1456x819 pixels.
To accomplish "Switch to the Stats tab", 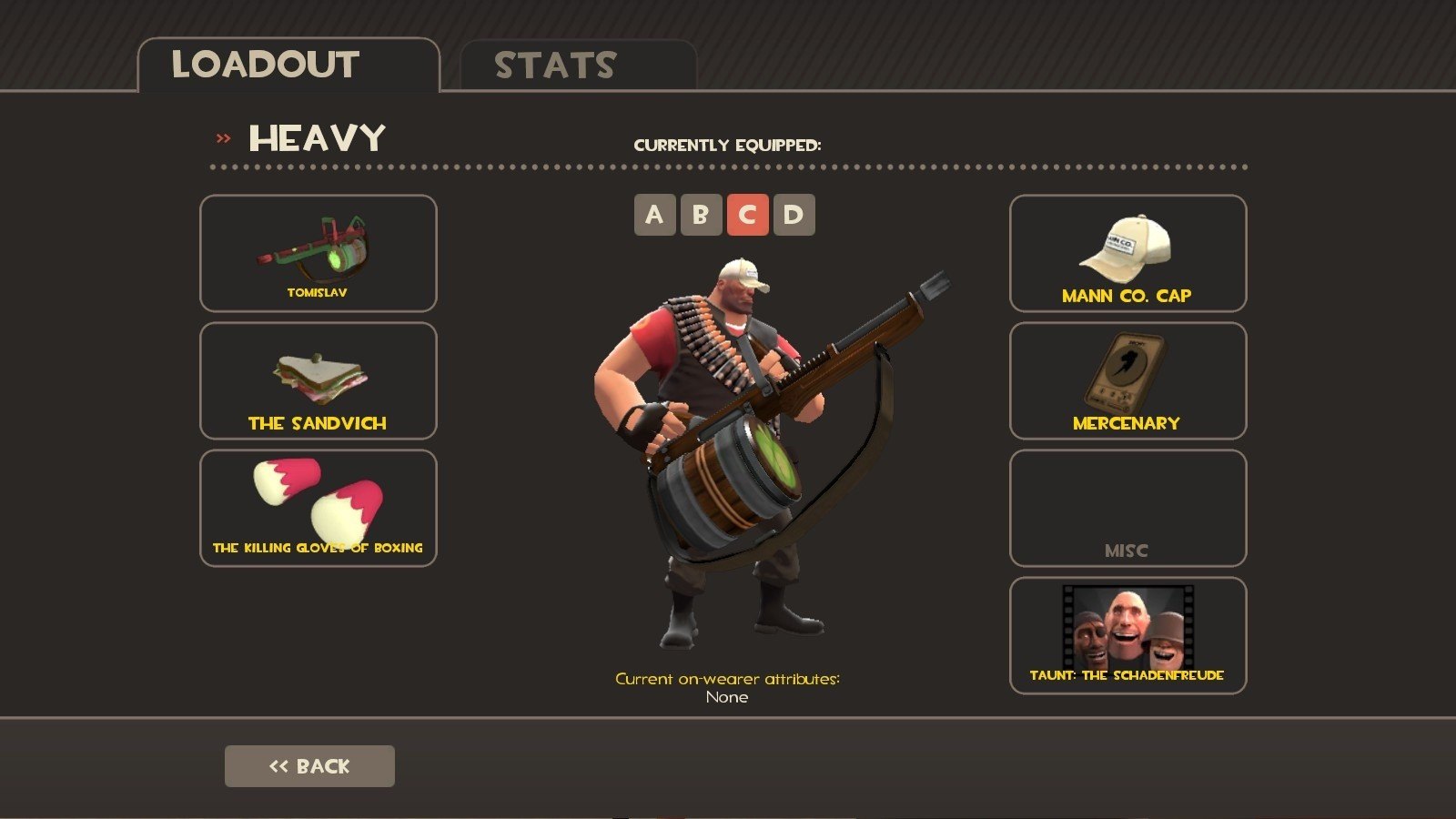I will [x=578, y=66].
